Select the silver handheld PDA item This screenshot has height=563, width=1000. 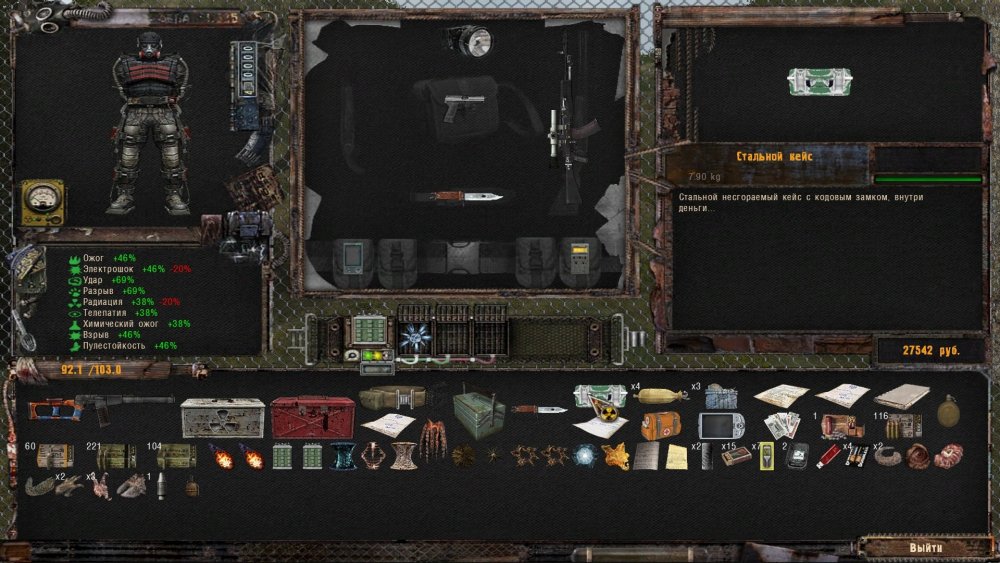(x=717, y=424)
